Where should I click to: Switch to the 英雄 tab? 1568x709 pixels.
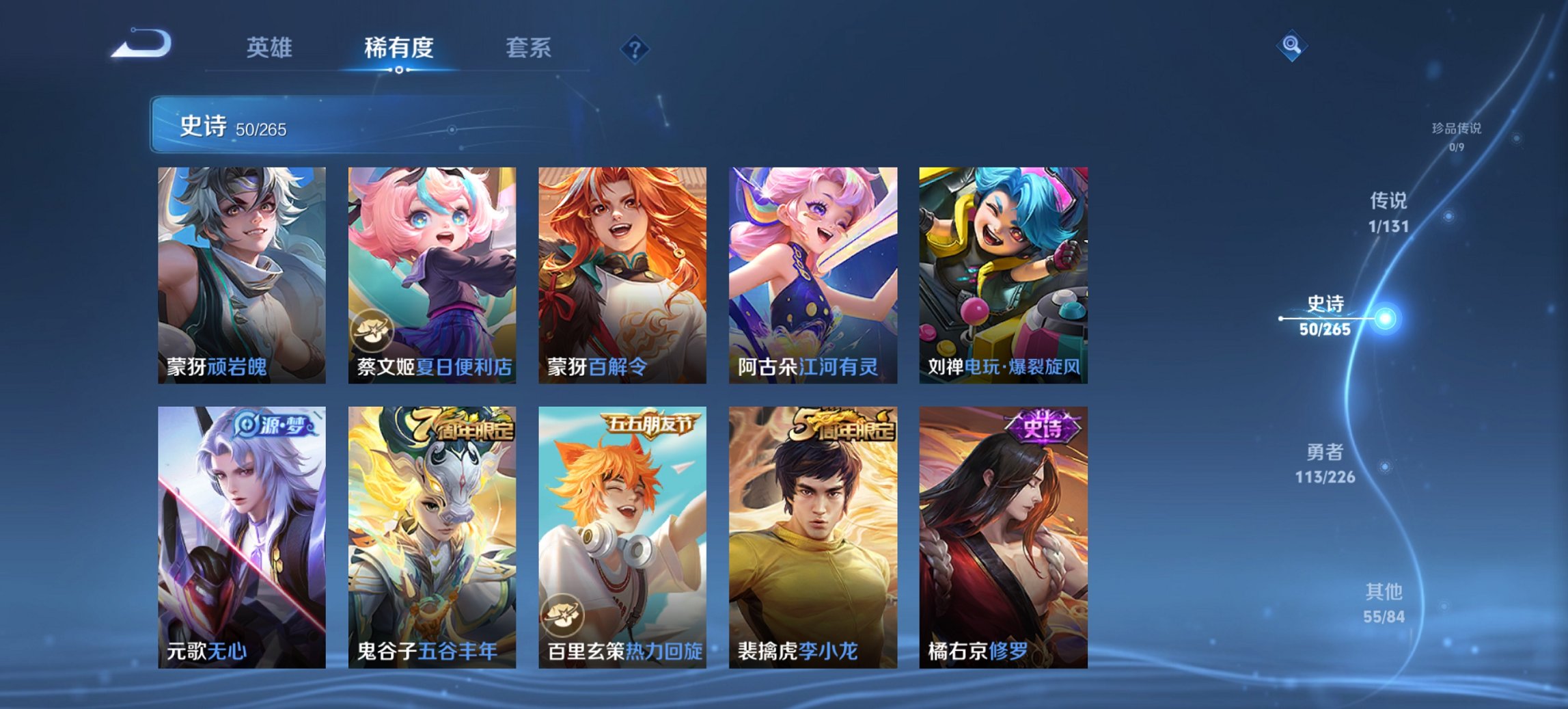pyautogui.click(x=271, y=48)
